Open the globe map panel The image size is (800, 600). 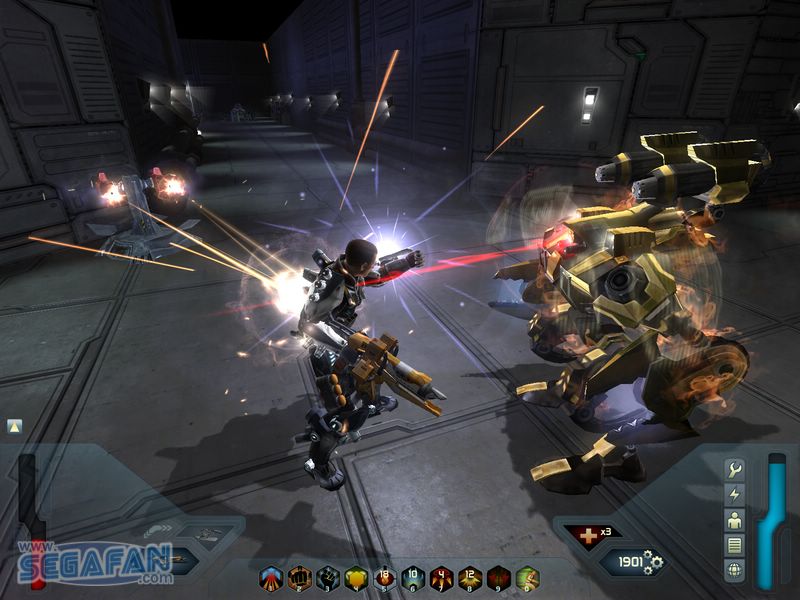(x=734, y=570)
